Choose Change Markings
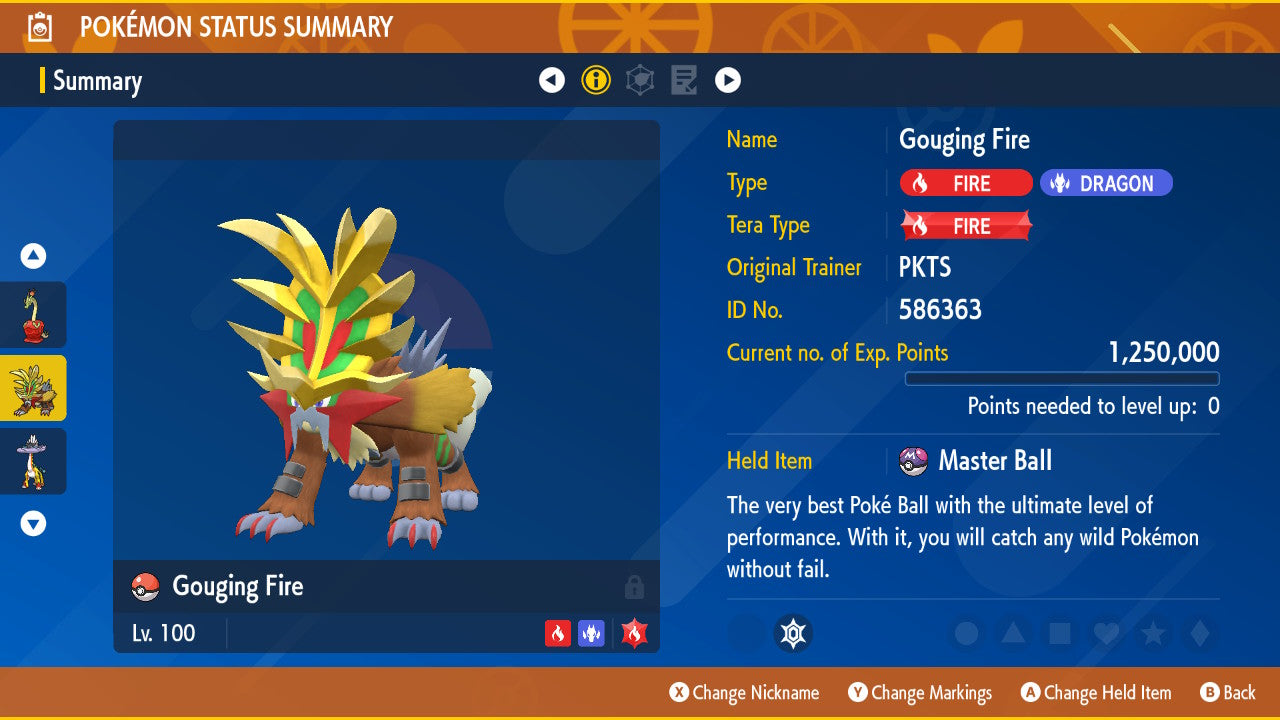 pos(920,693)
